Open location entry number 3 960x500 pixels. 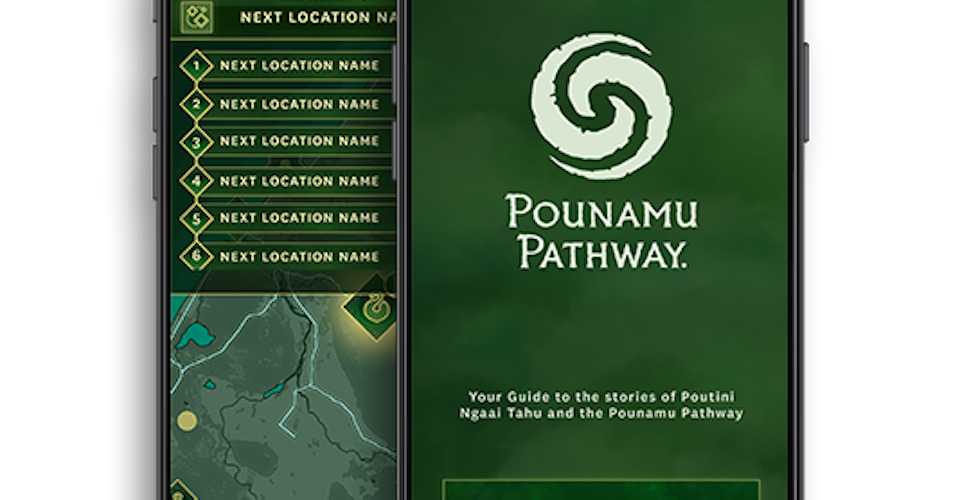290,142
